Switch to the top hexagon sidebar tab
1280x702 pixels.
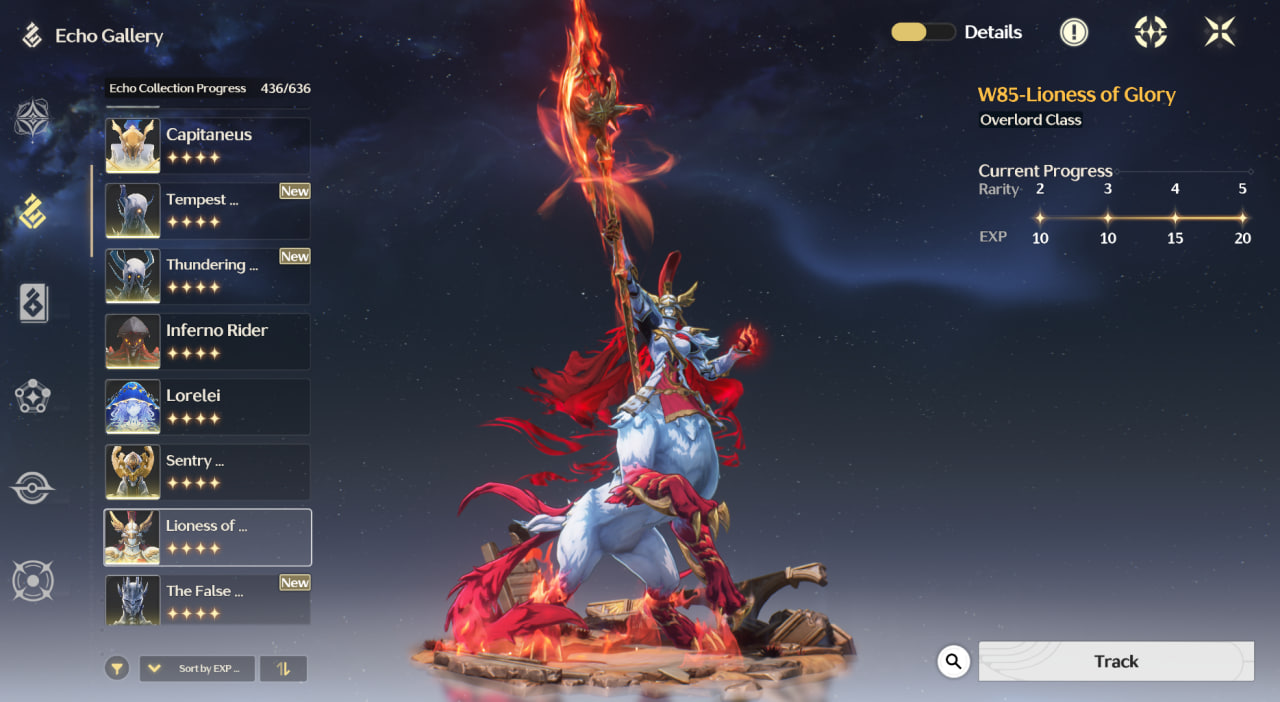[32, 118]
